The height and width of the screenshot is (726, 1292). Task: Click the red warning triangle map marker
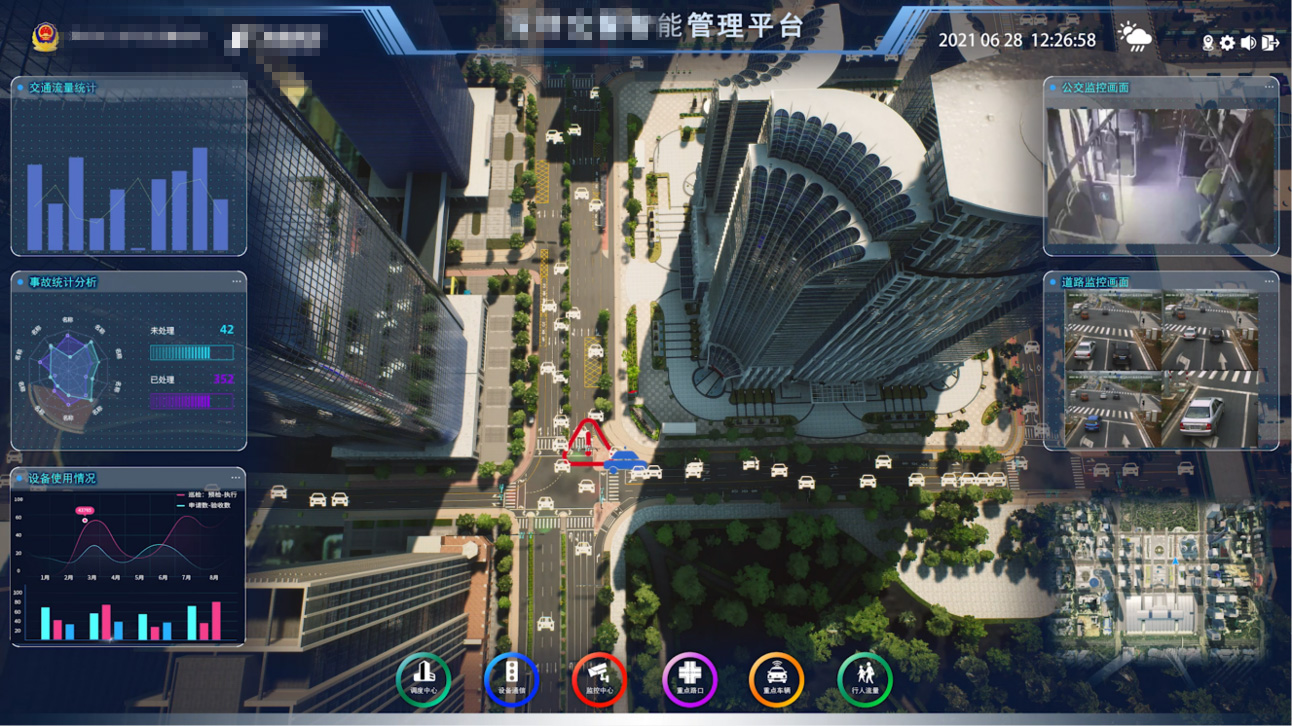[x=585, y=442]
